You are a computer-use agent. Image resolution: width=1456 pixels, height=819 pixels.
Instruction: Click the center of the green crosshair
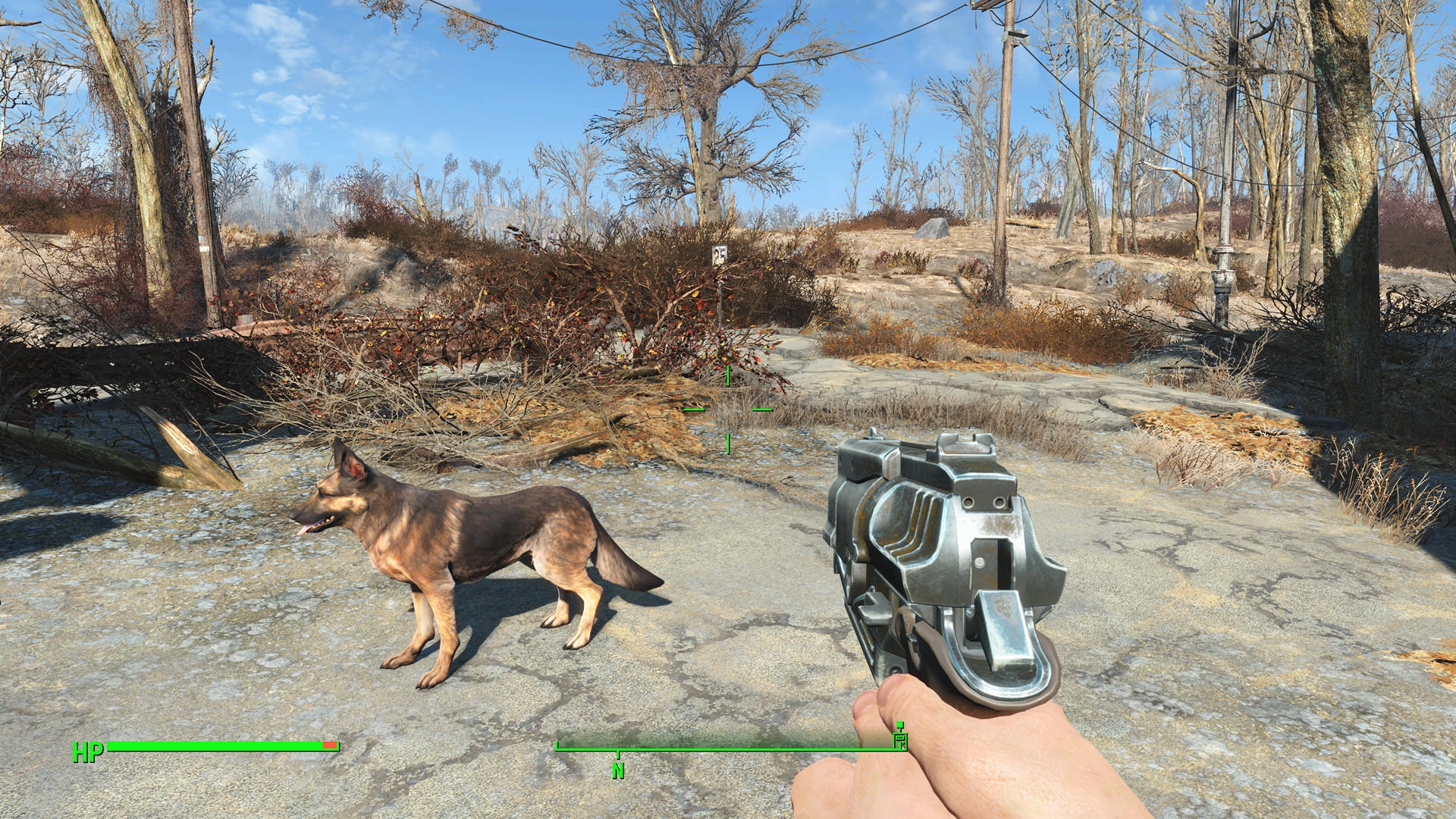tap(727, 409)
